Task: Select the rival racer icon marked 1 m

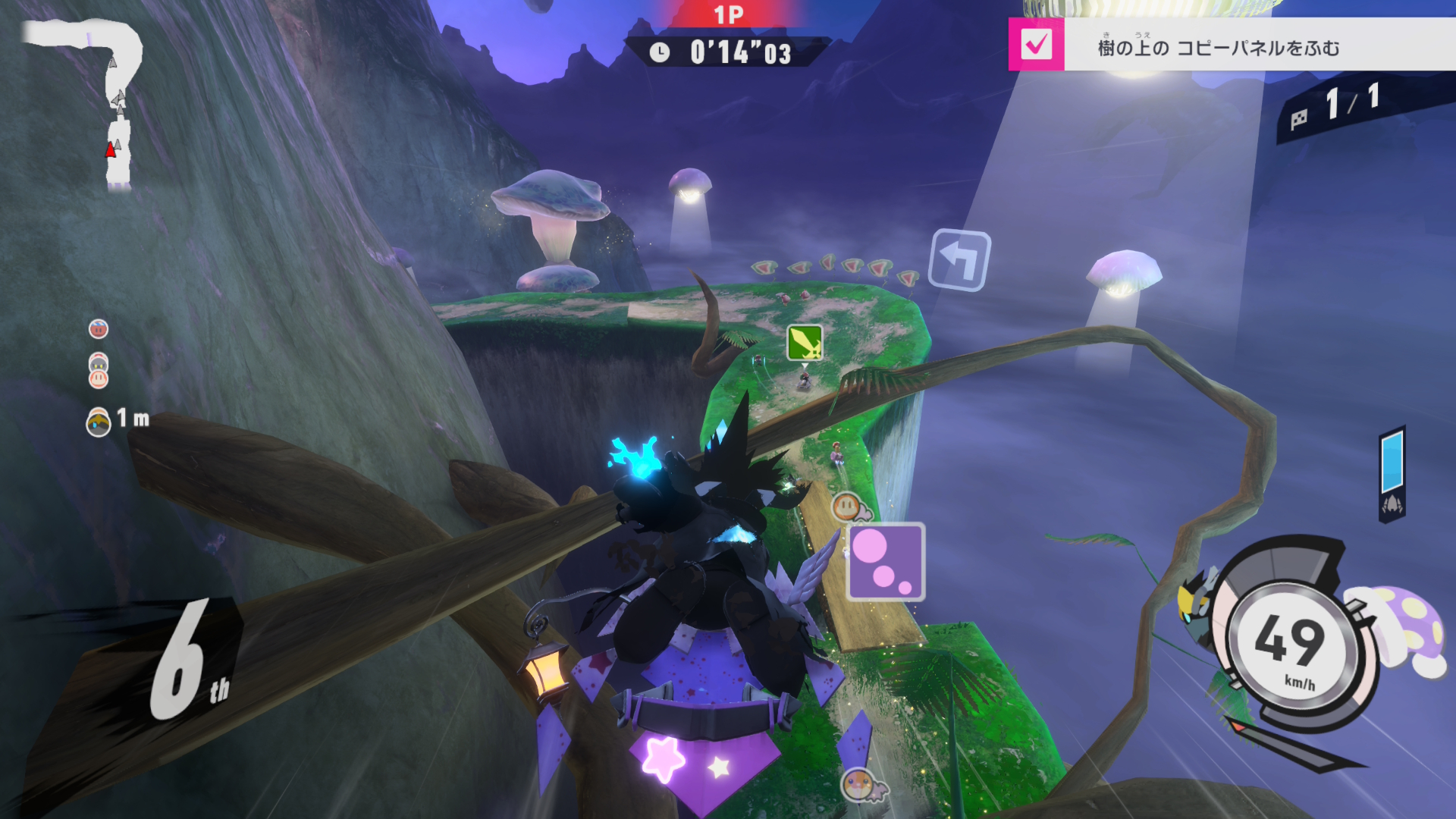Action: pyautogui.click(x=99, y=422)
